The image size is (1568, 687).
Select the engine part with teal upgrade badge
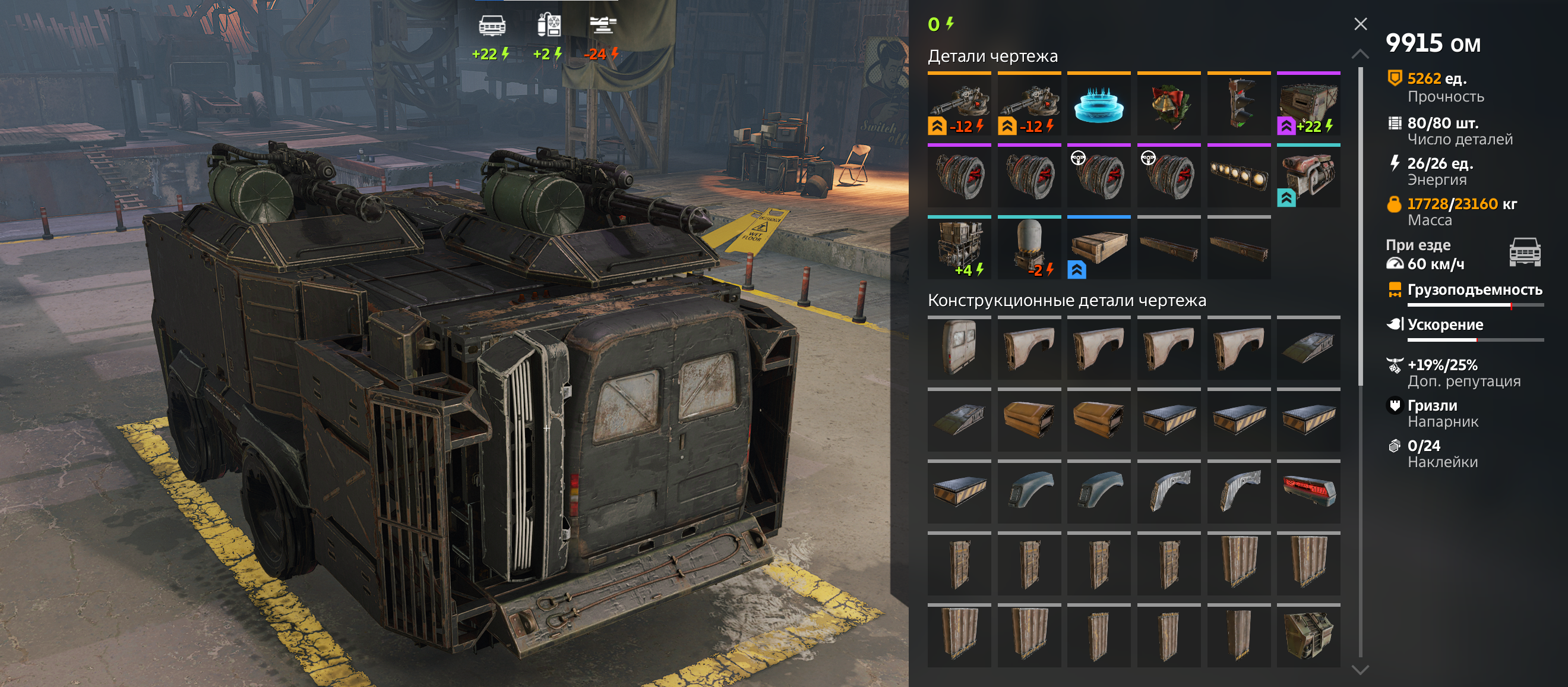pos(1308,177)
